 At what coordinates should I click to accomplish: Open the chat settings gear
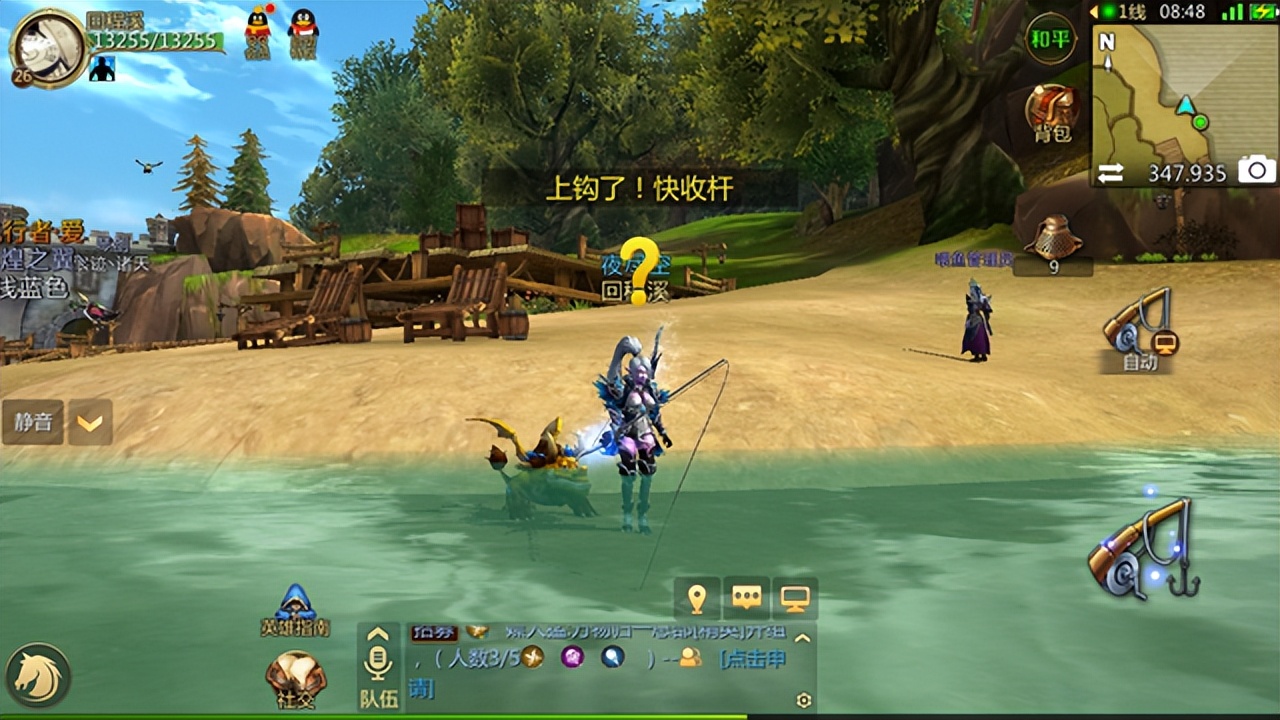click(804, 701)
